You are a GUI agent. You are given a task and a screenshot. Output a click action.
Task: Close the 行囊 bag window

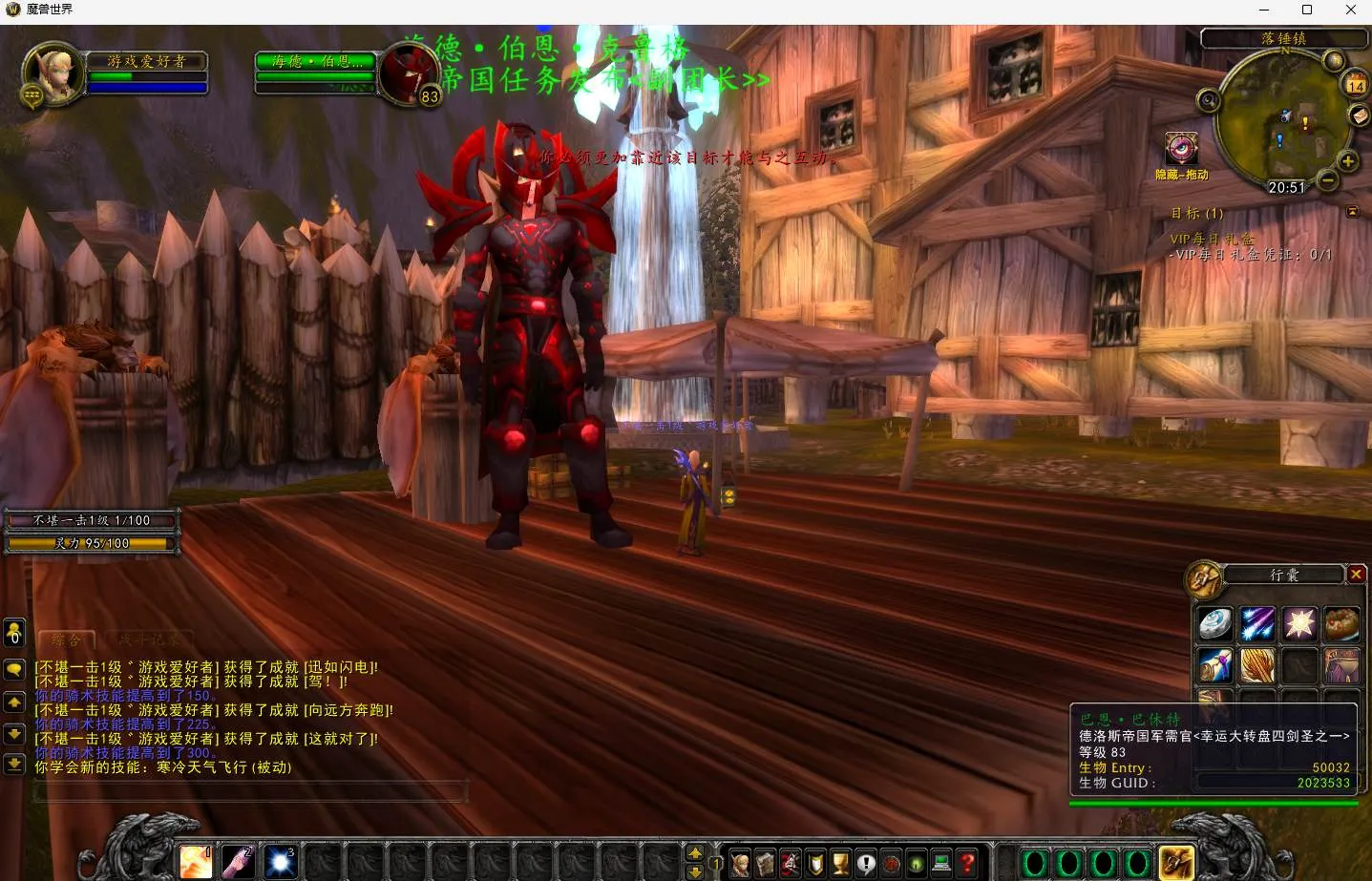(1356, 574)
